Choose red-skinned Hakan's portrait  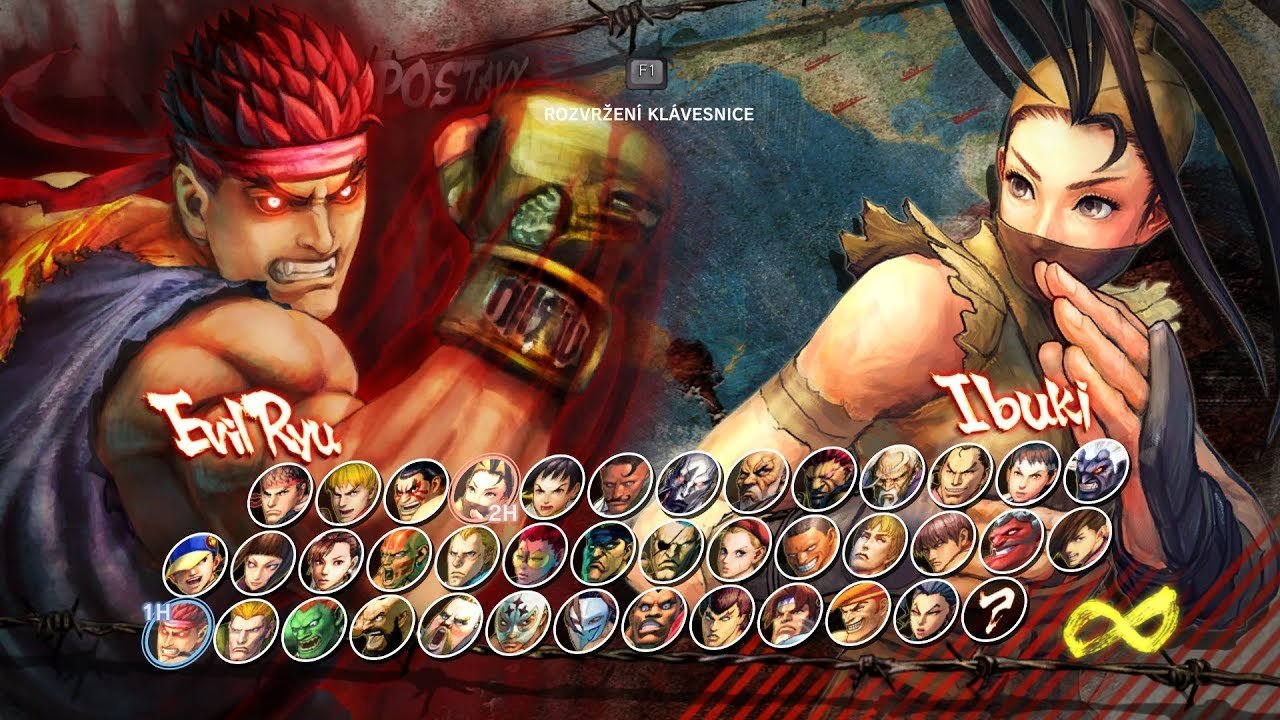1012,541
